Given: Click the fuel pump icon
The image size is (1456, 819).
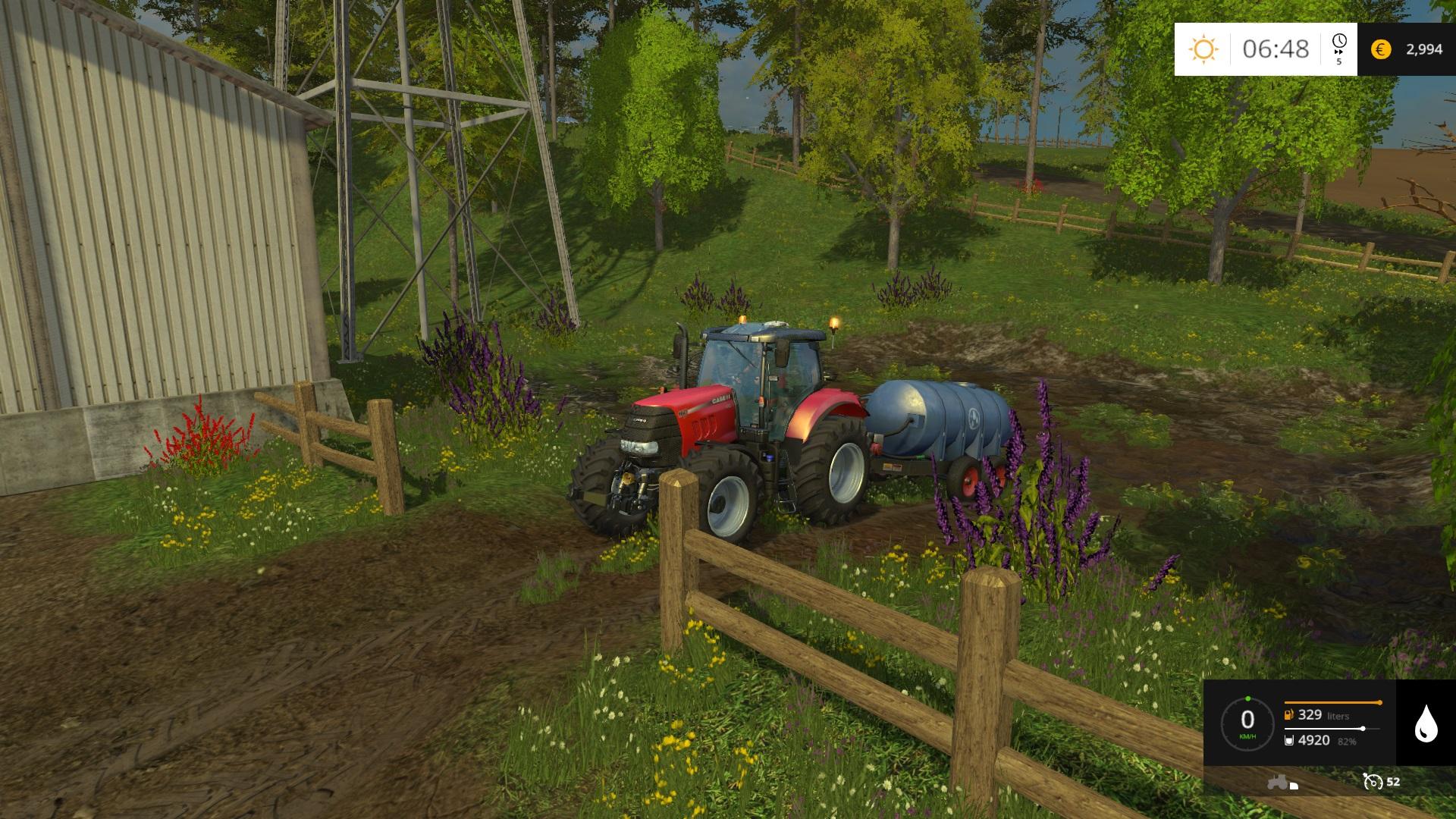Looking at the screenshot, I should pos(1288,716).
